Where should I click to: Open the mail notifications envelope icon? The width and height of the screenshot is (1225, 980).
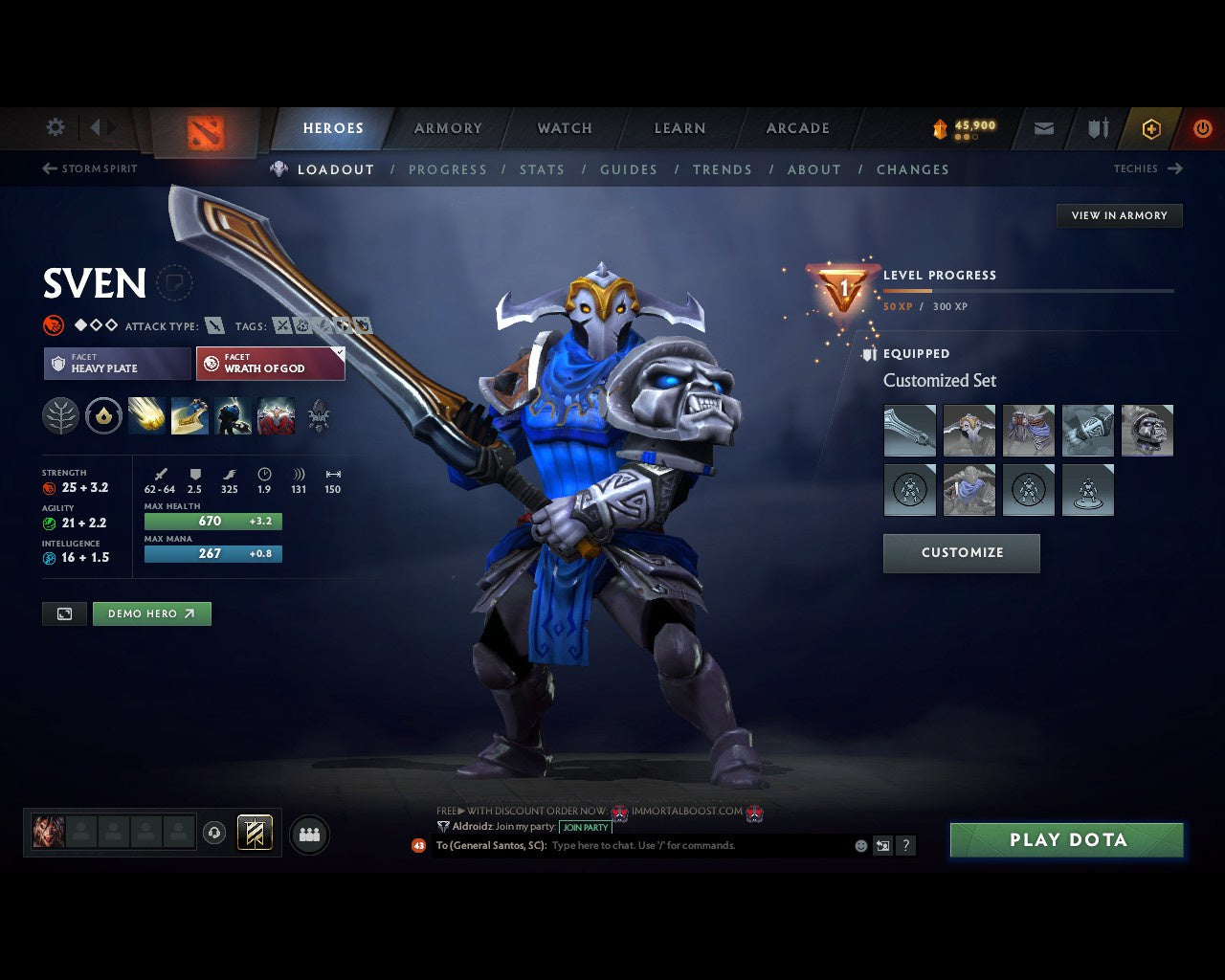click(1043, 127)
